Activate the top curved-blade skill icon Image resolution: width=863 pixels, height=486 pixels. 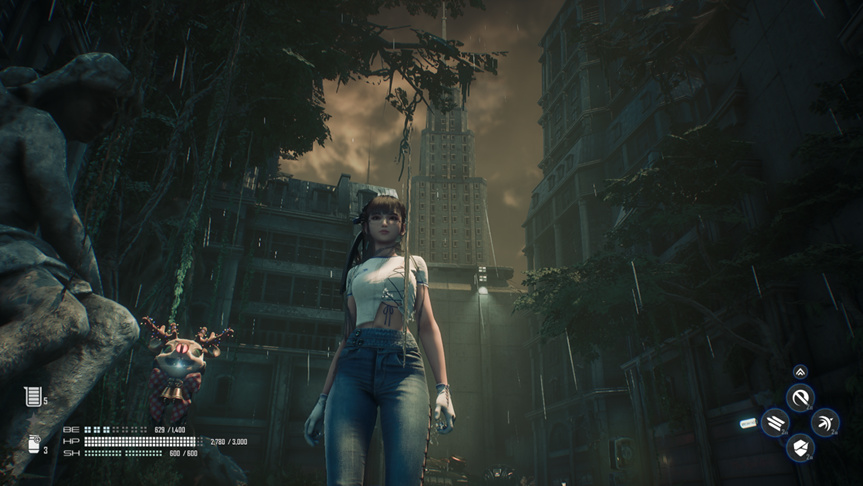point(799,398)
